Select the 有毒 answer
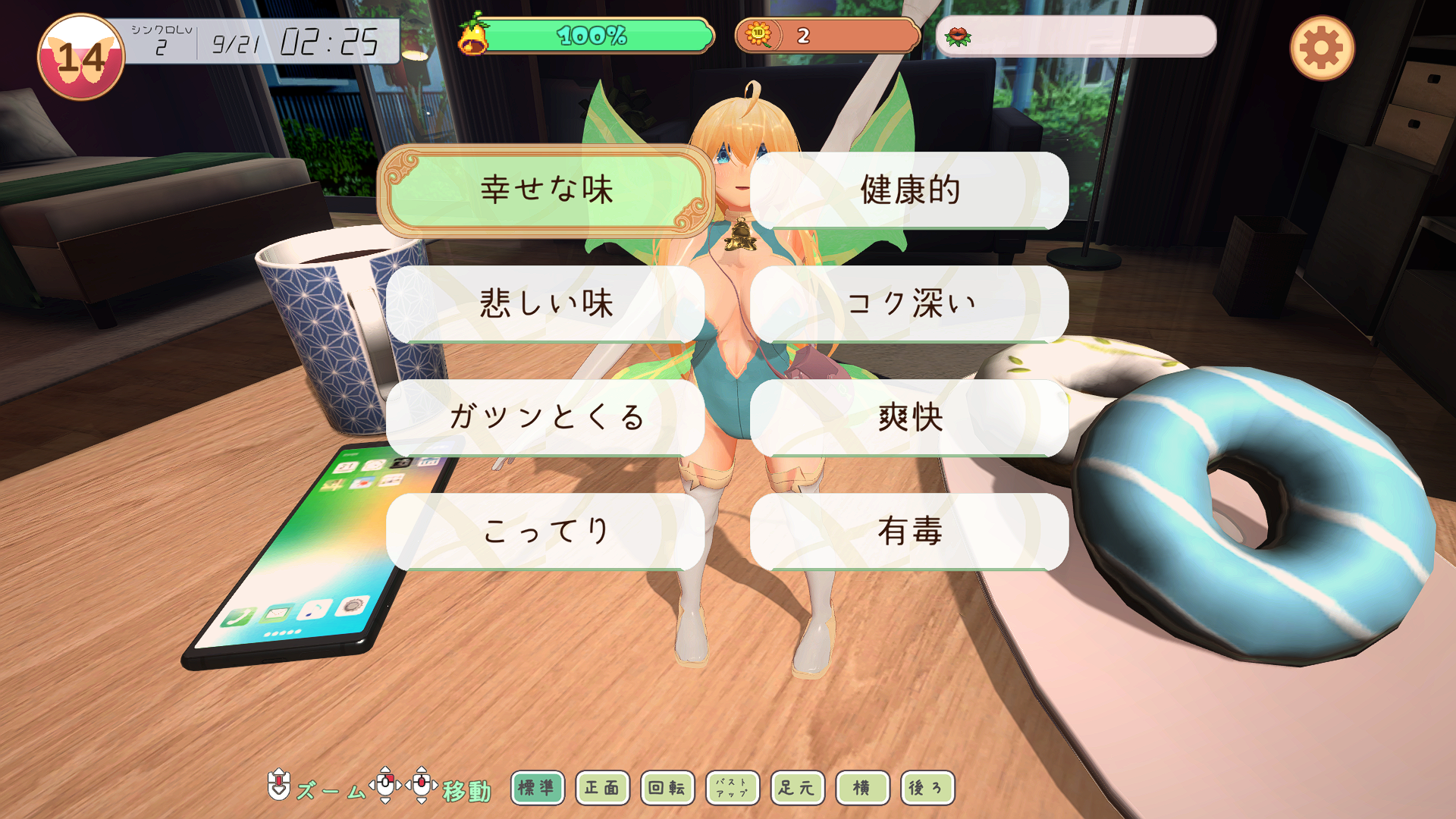Screen dimensions: 1456x819 pyautogui.click(x=909, y=531)
